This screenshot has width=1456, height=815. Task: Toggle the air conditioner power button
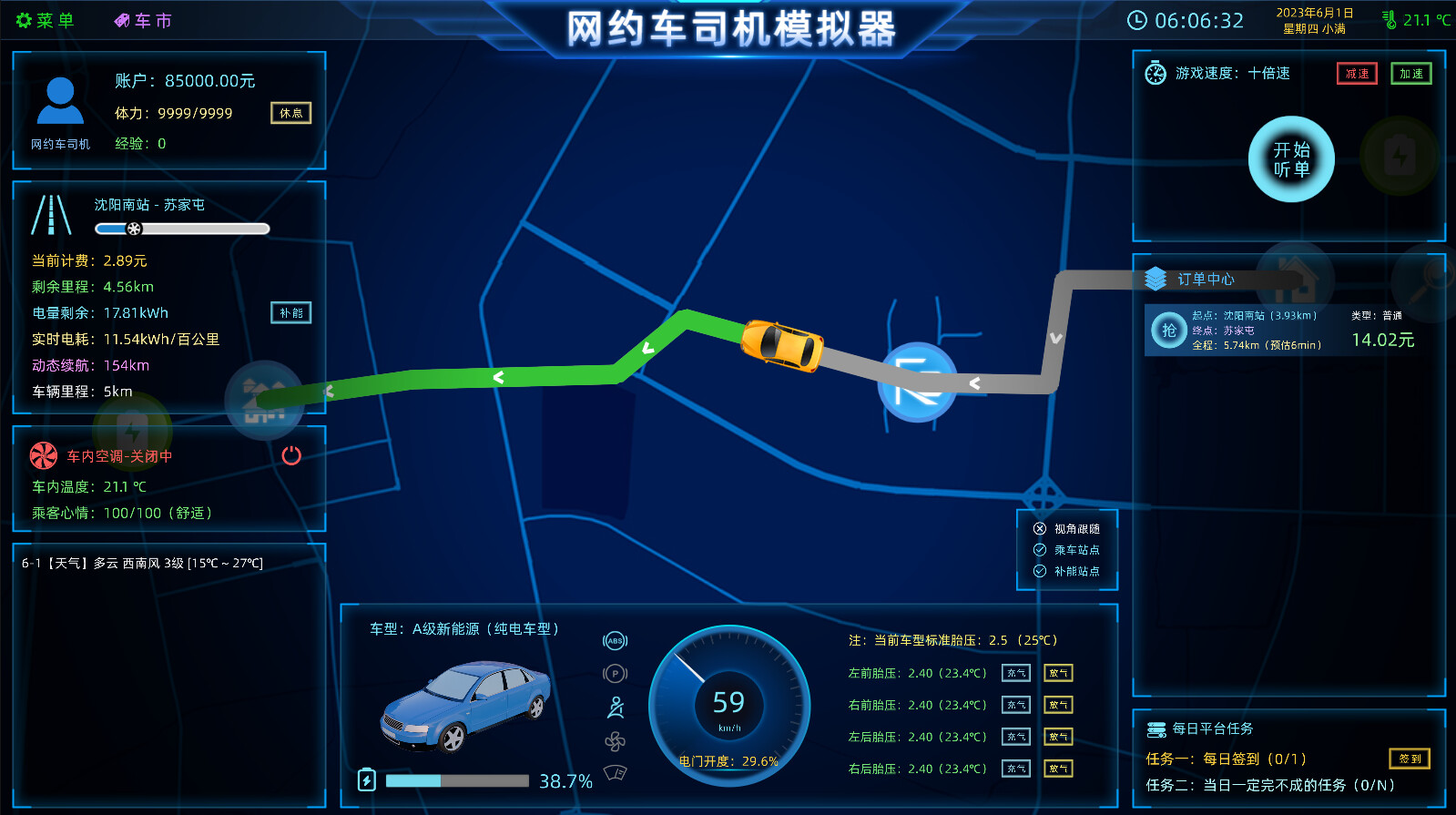(290, 456)
